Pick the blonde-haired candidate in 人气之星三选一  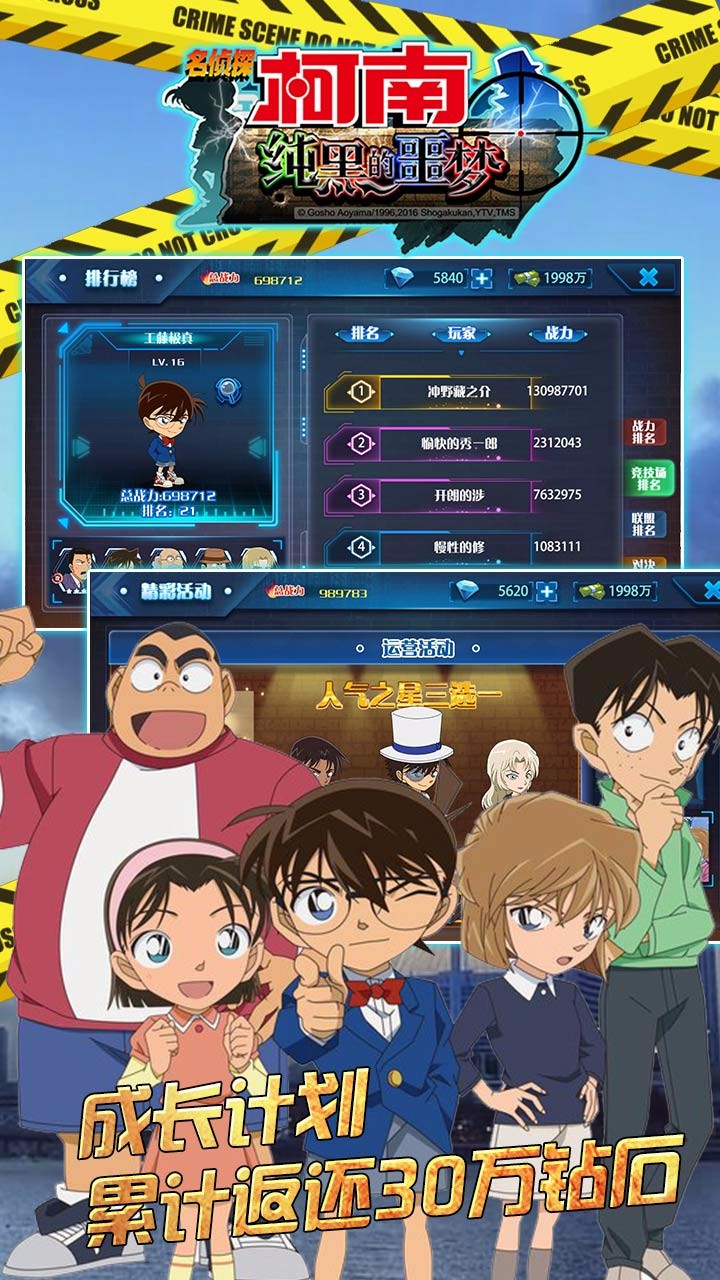pyautogui.click(x=510, y=772)
